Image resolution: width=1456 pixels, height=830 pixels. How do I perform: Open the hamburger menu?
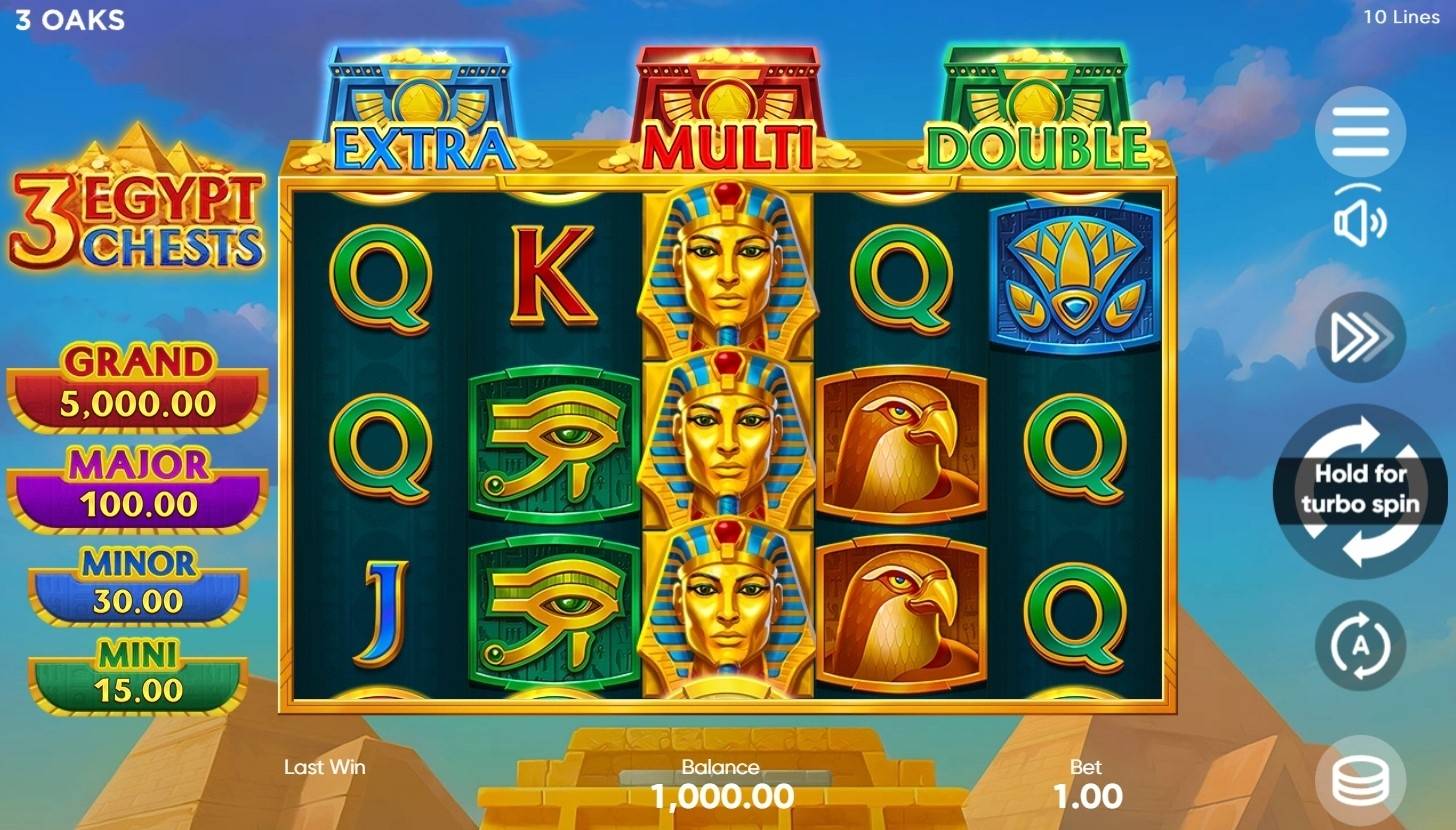pyautogui.click(x=1359, y=131)
